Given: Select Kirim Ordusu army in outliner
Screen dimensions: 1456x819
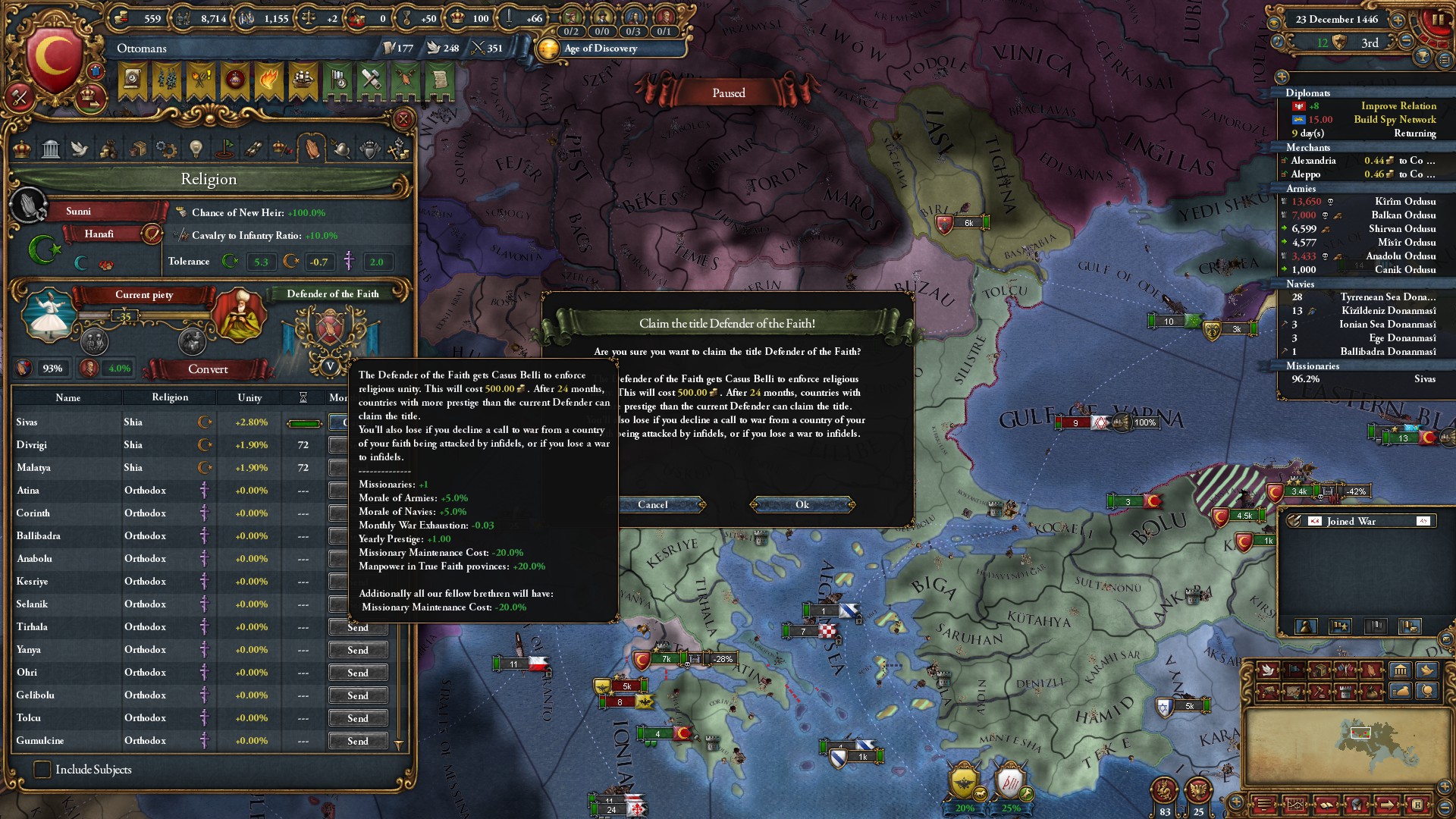Looking at the screenshot, I should point(1404,202).
